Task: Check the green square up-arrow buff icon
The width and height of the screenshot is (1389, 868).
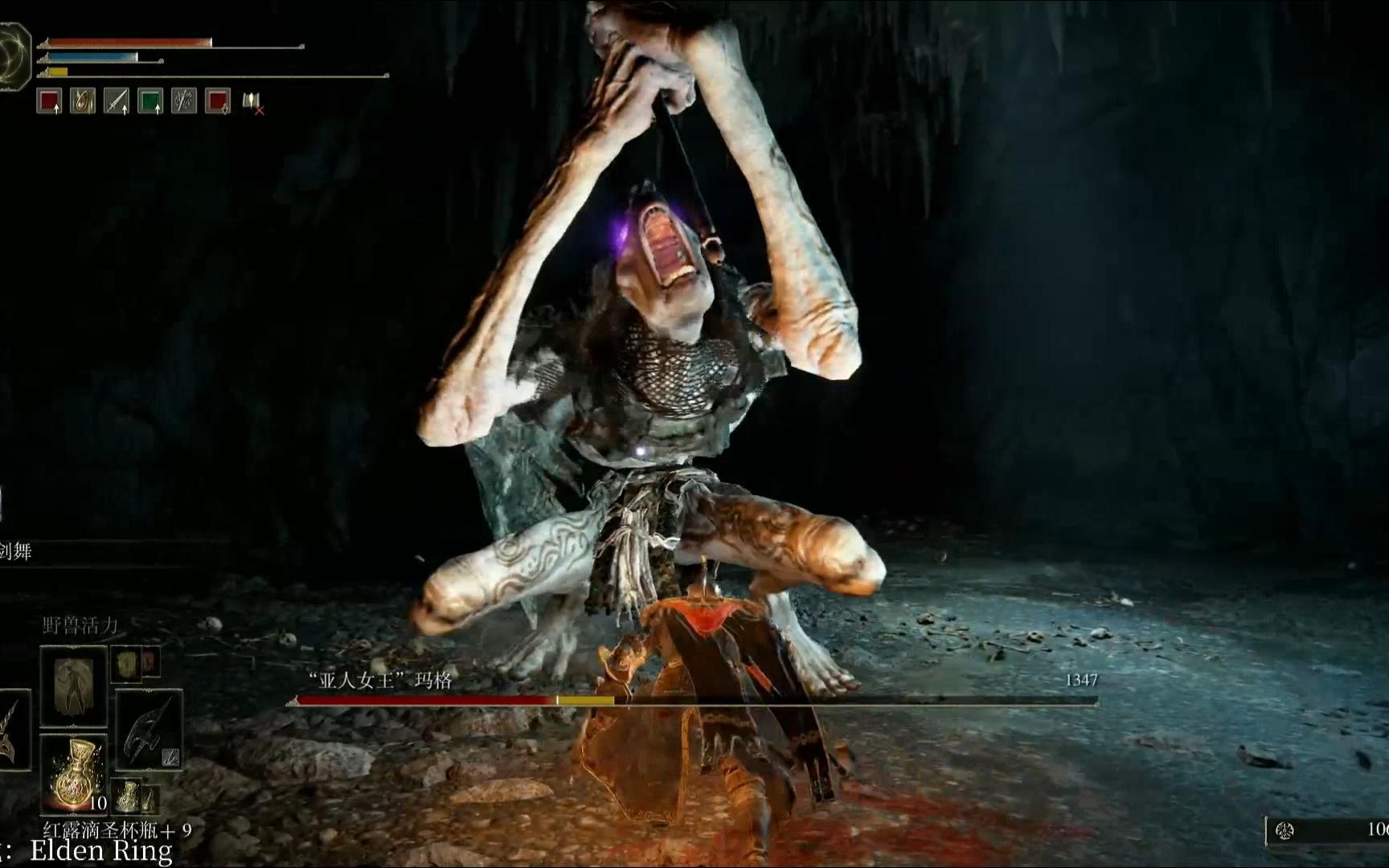Action: point(150,101)
